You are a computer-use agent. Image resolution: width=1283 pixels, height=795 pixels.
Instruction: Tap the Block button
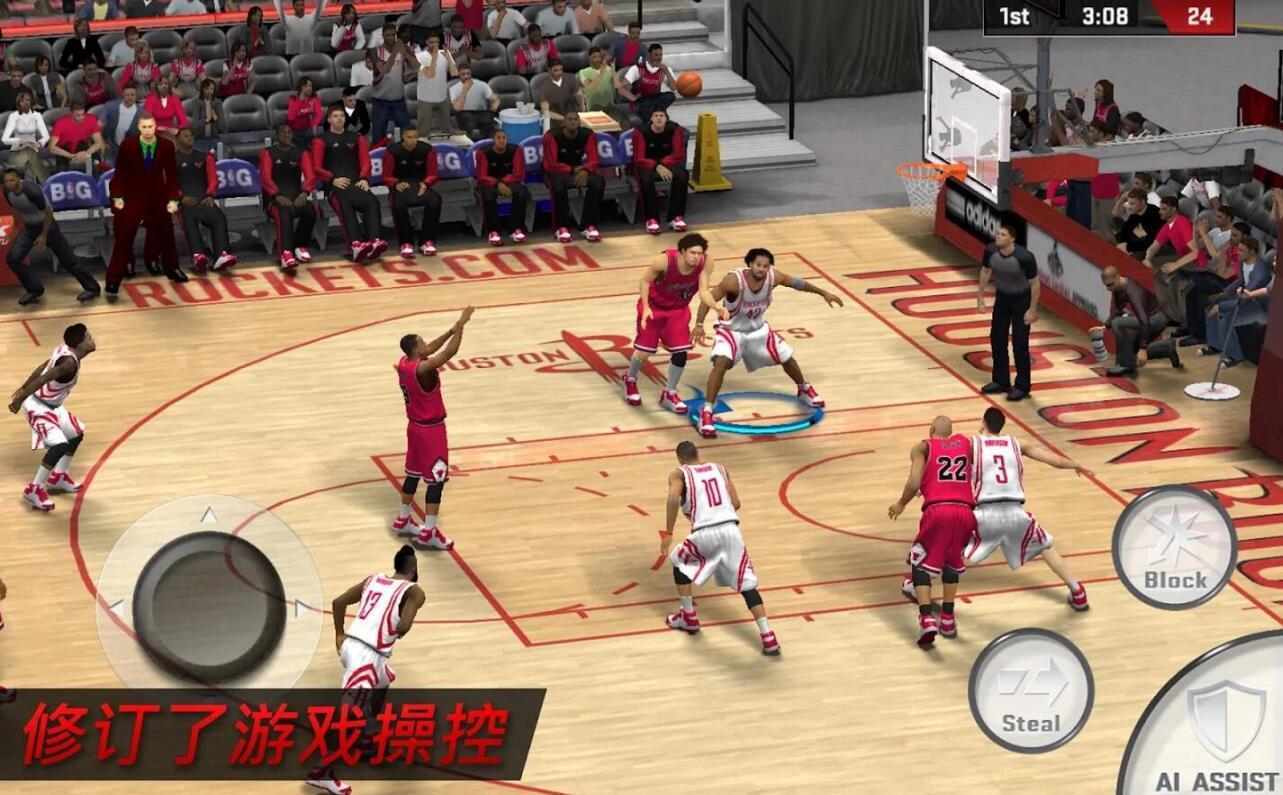click(x=1174, y=547)
